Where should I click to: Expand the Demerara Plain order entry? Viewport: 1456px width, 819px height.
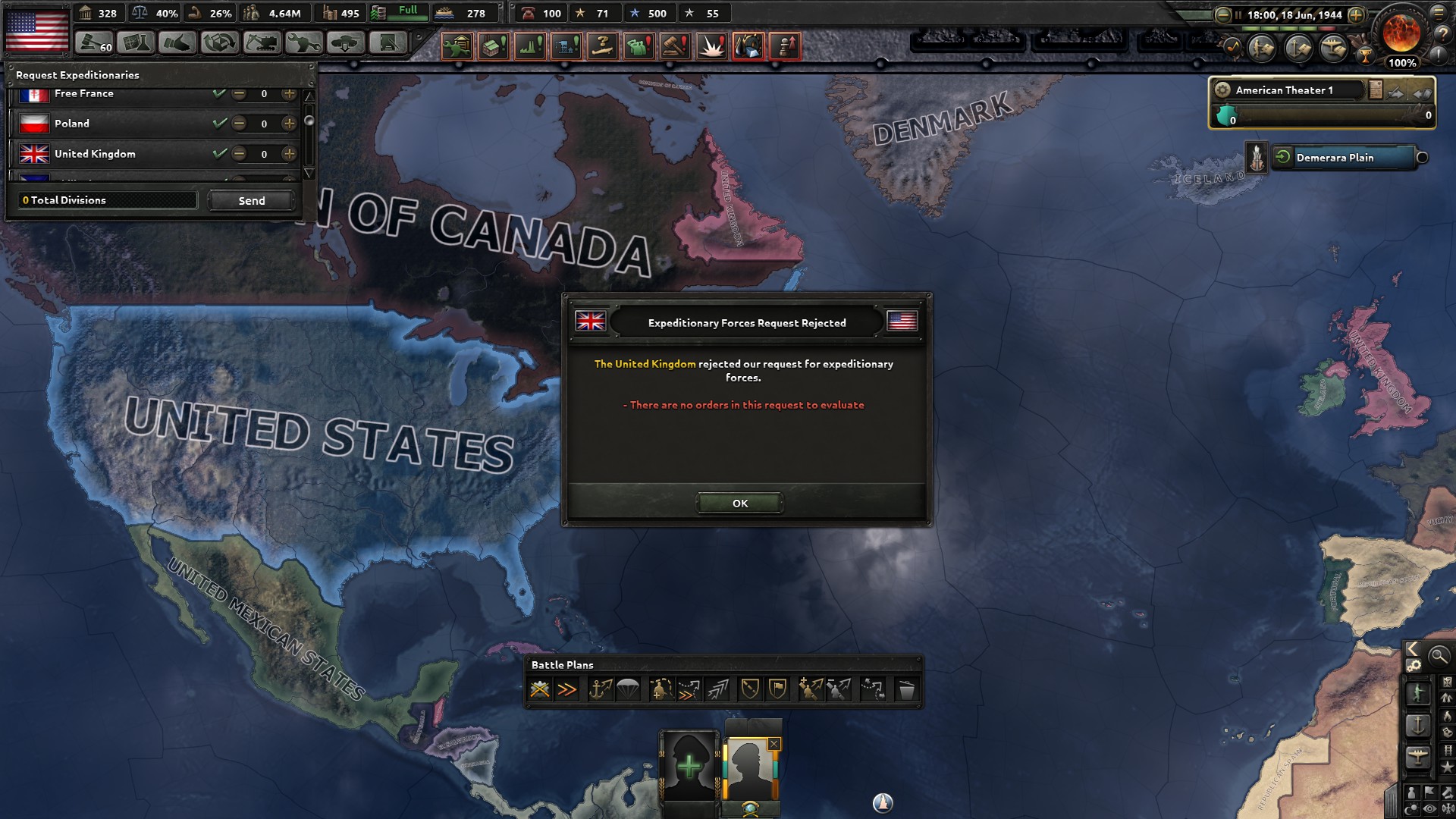(x=1283, y=158)
